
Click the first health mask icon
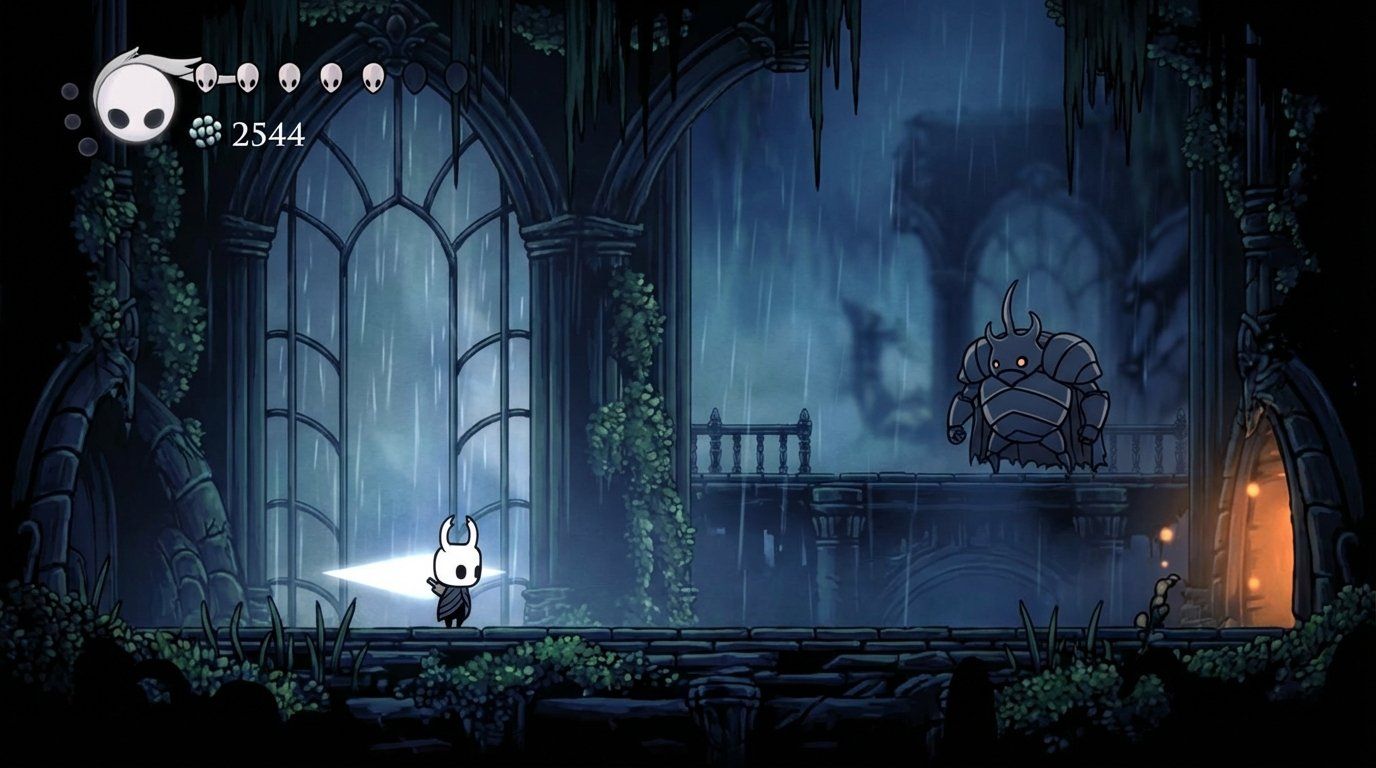[205, 77]
